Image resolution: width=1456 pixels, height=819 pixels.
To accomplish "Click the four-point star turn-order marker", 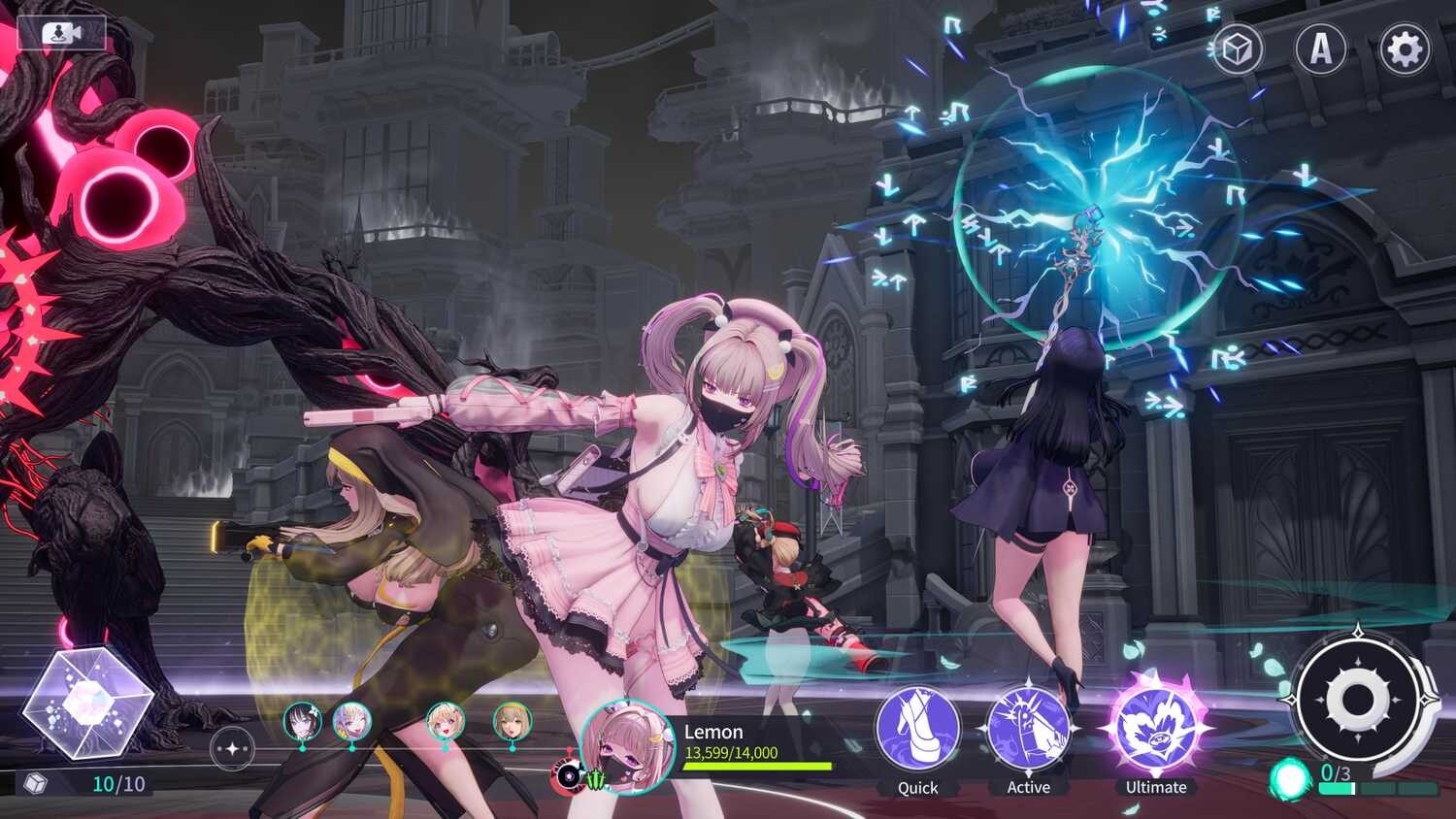I will coord(232,749).
